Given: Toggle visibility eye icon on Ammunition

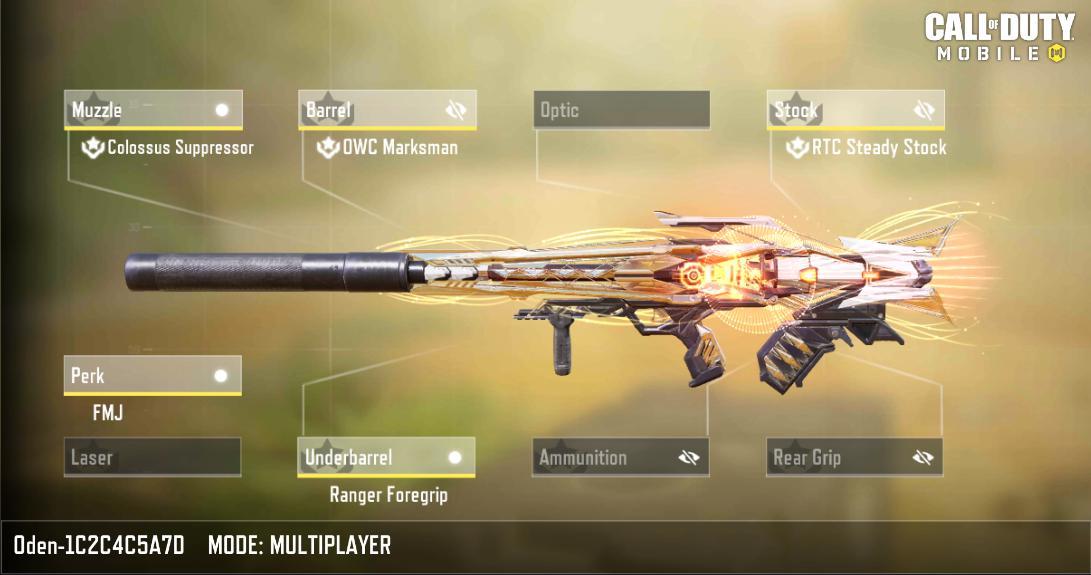Looking at the screenshot, I should coord(688,458).
